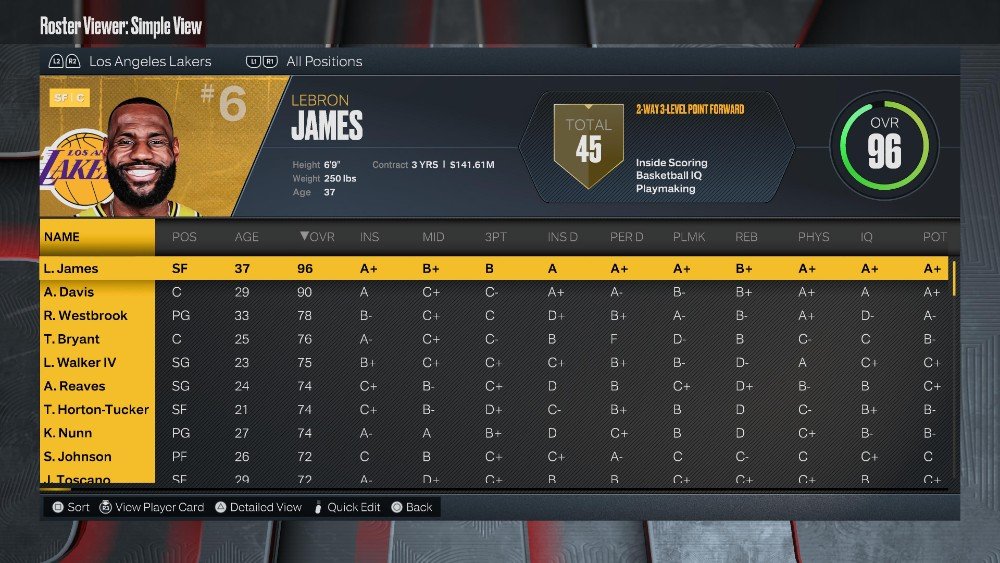Select the L. James roster row
Image resolution: width=1000 pixels, height=563 pixels.
coord(70,268)
